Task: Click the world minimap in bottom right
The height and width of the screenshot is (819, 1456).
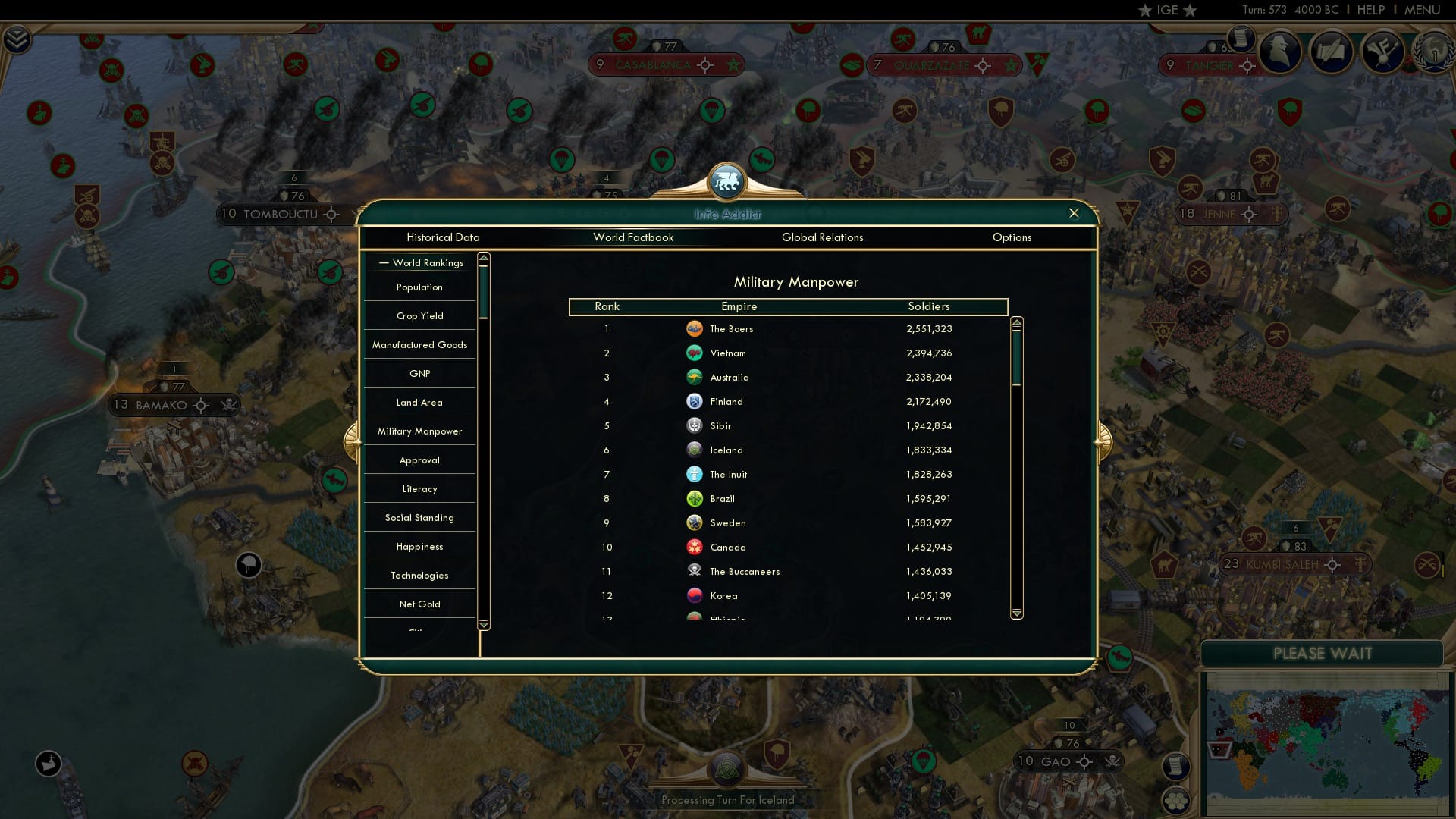Action: [1323, 743]
